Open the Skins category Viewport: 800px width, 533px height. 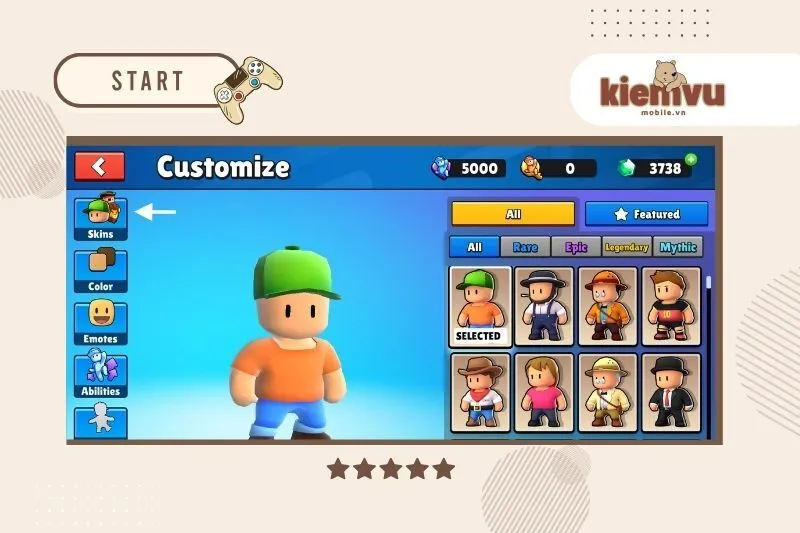[x=101, y=217]
